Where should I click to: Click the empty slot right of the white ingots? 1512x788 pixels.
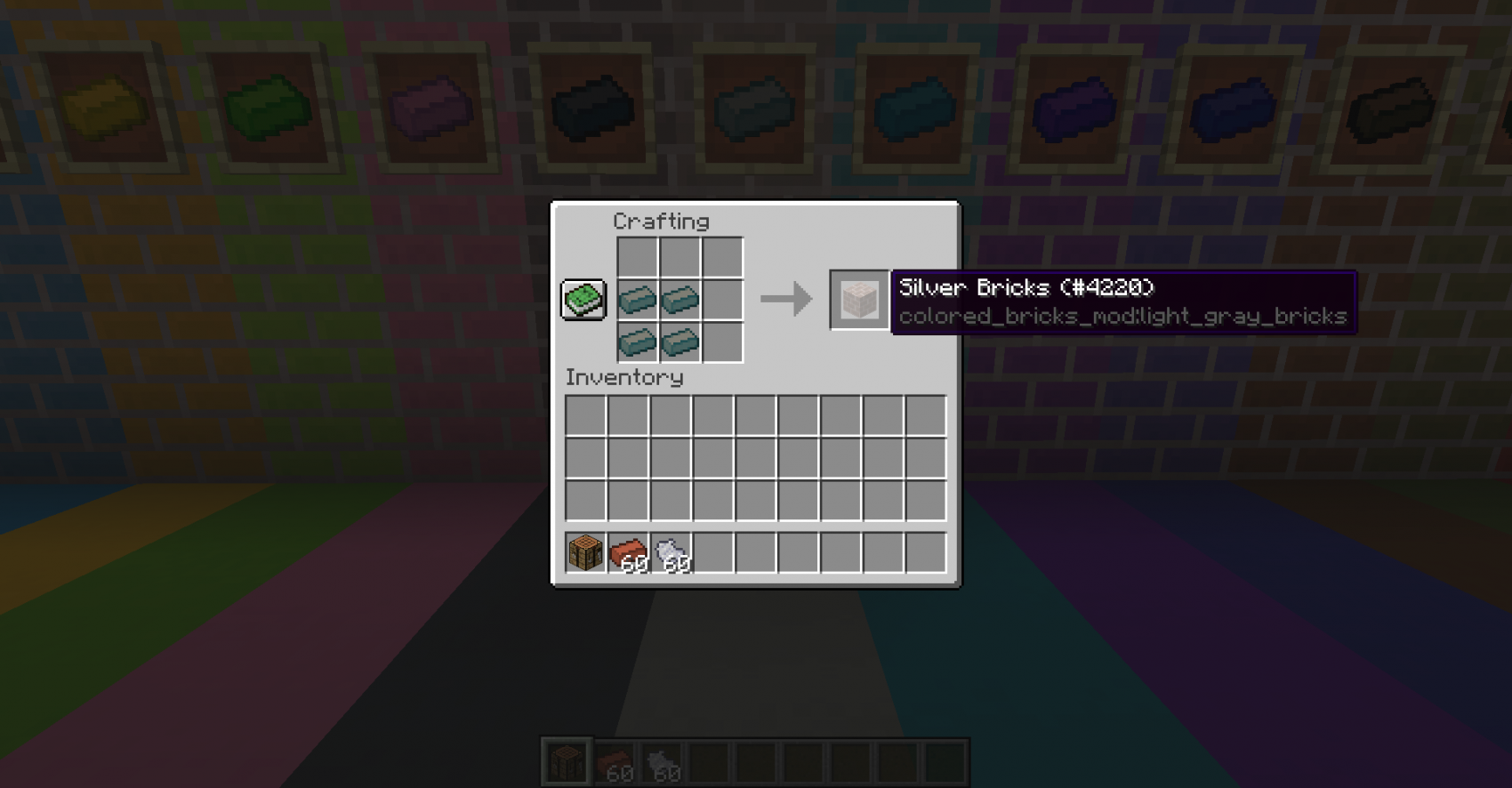[x=716, y=552]
